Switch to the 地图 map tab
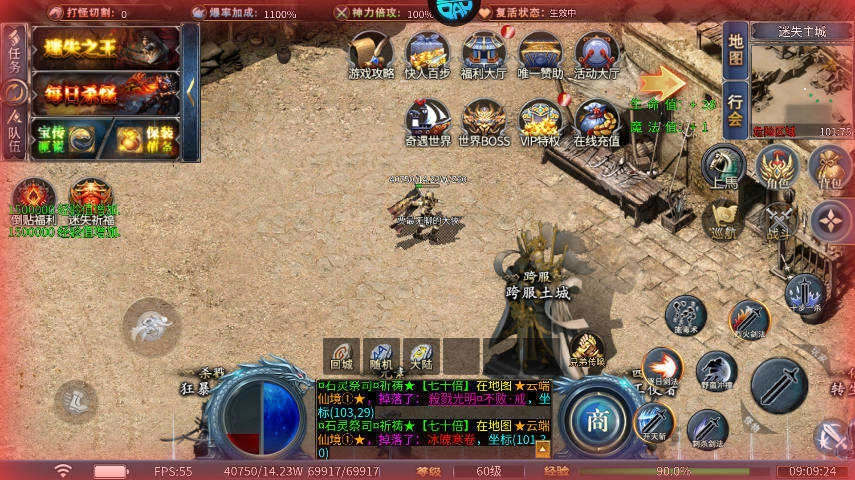855x480 pixels. [735, 50]
